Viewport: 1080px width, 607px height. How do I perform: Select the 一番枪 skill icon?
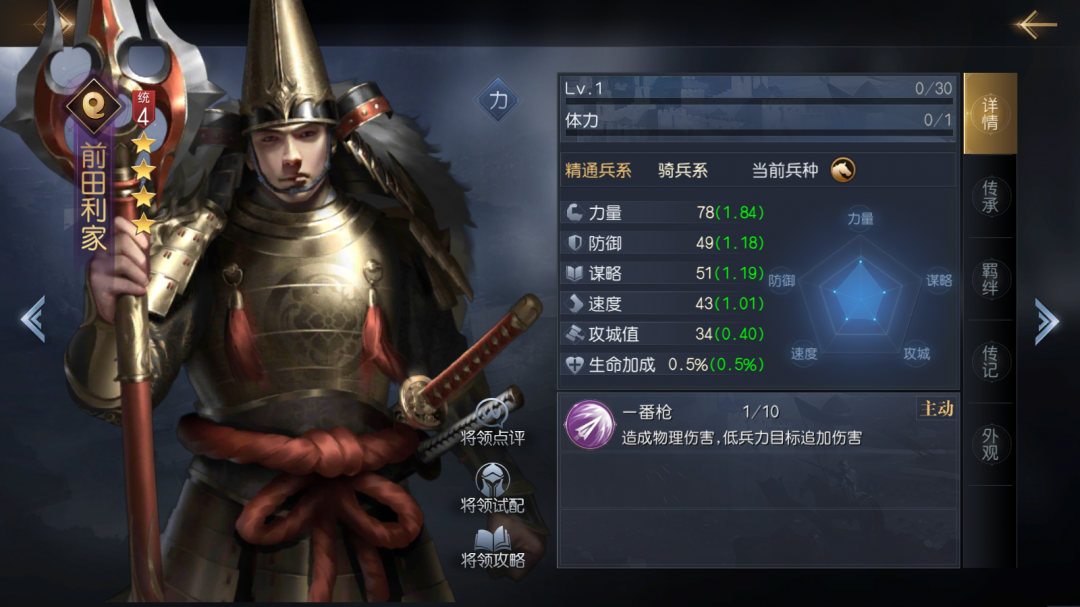click(589, 425)
